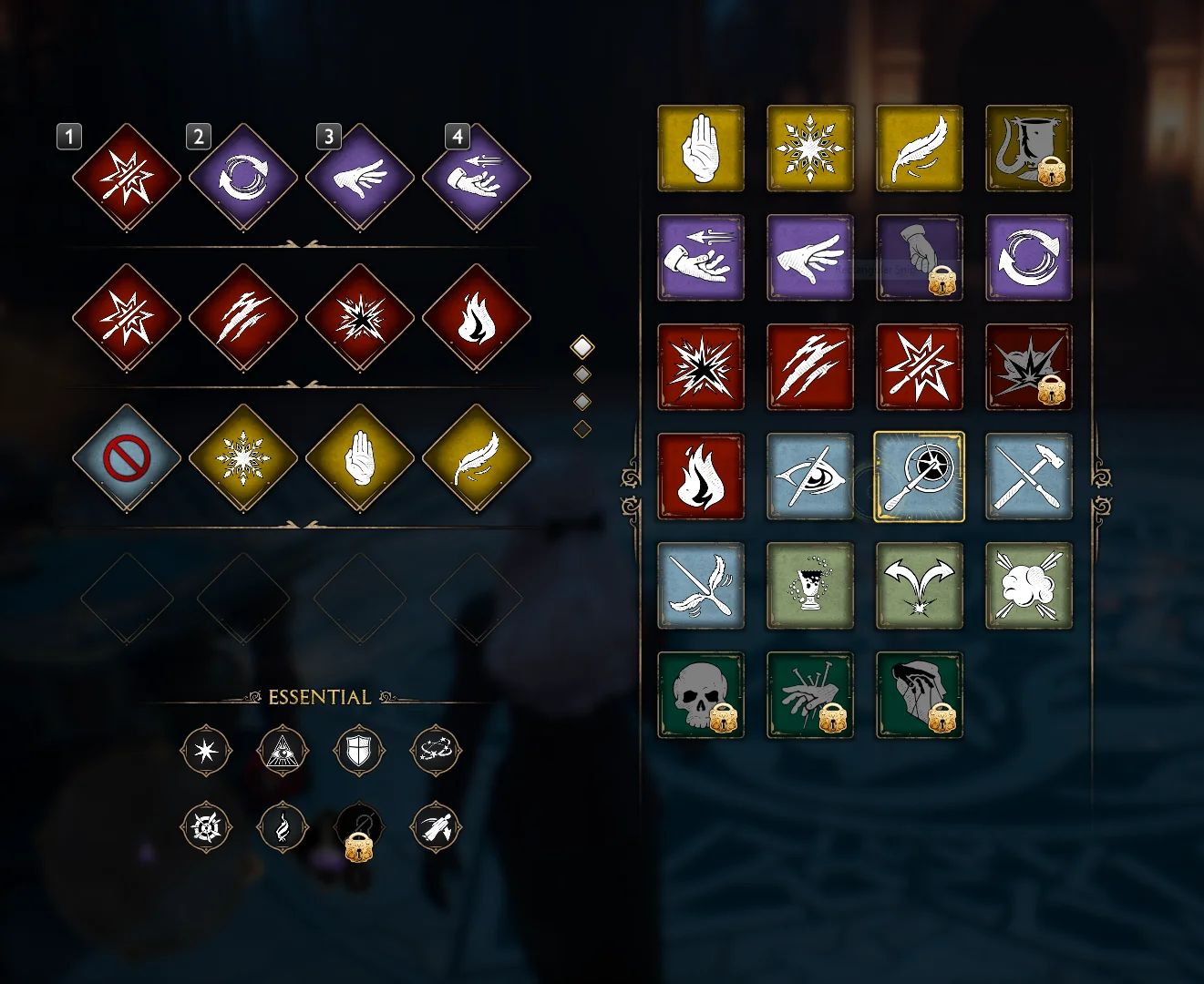The width and height of the screenshot is (1204, 984).
Task: Select the Glacius snowflake spell in the grid
Action: [810, 149]
